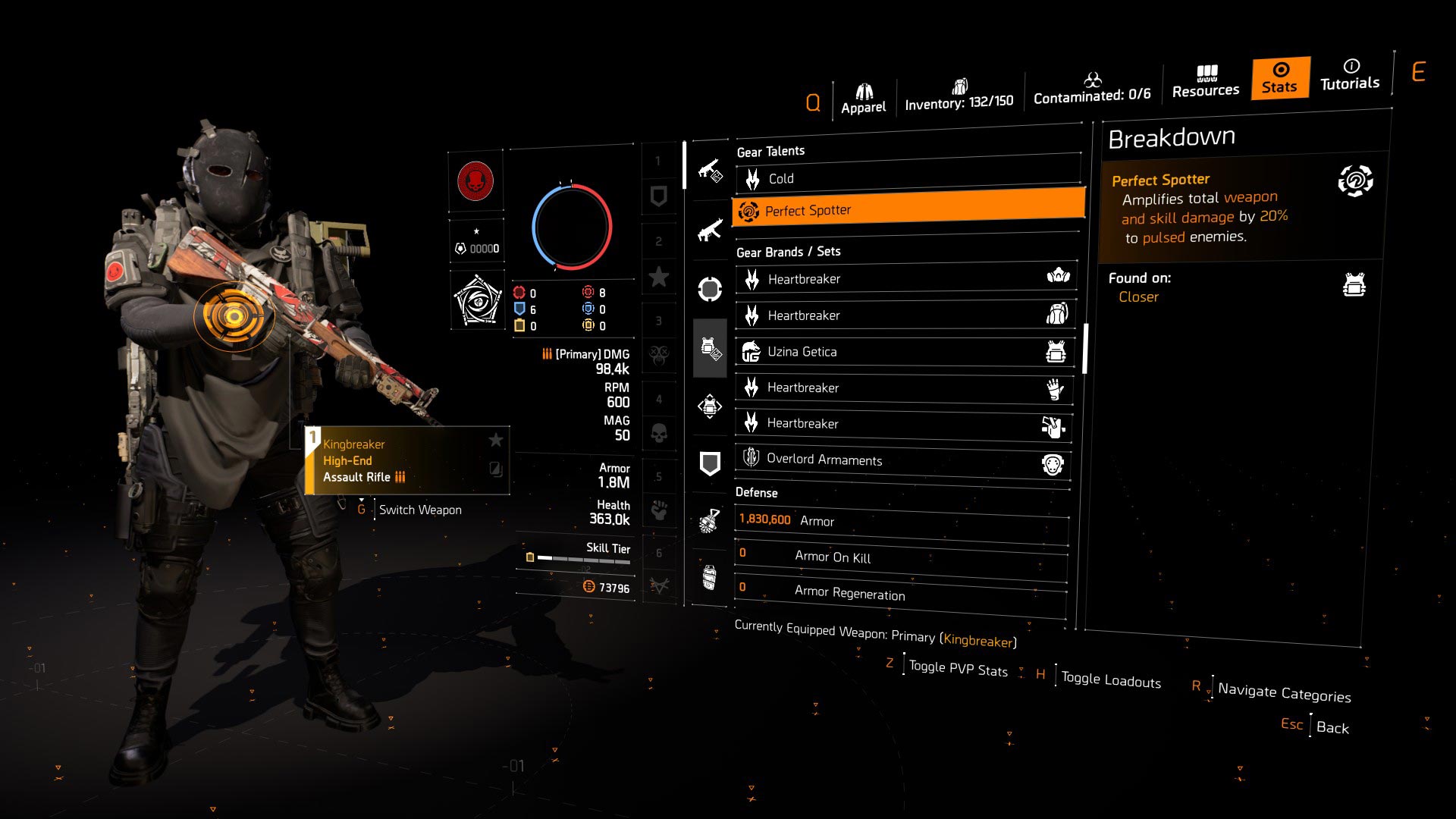Expand the Uzina Getica brand entry

coord(906,352)
